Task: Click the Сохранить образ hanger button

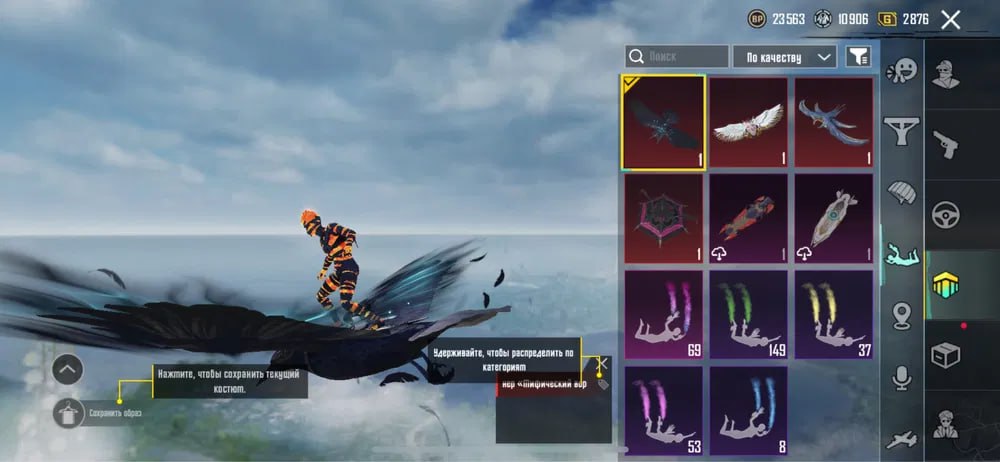Action: (69, 411)
